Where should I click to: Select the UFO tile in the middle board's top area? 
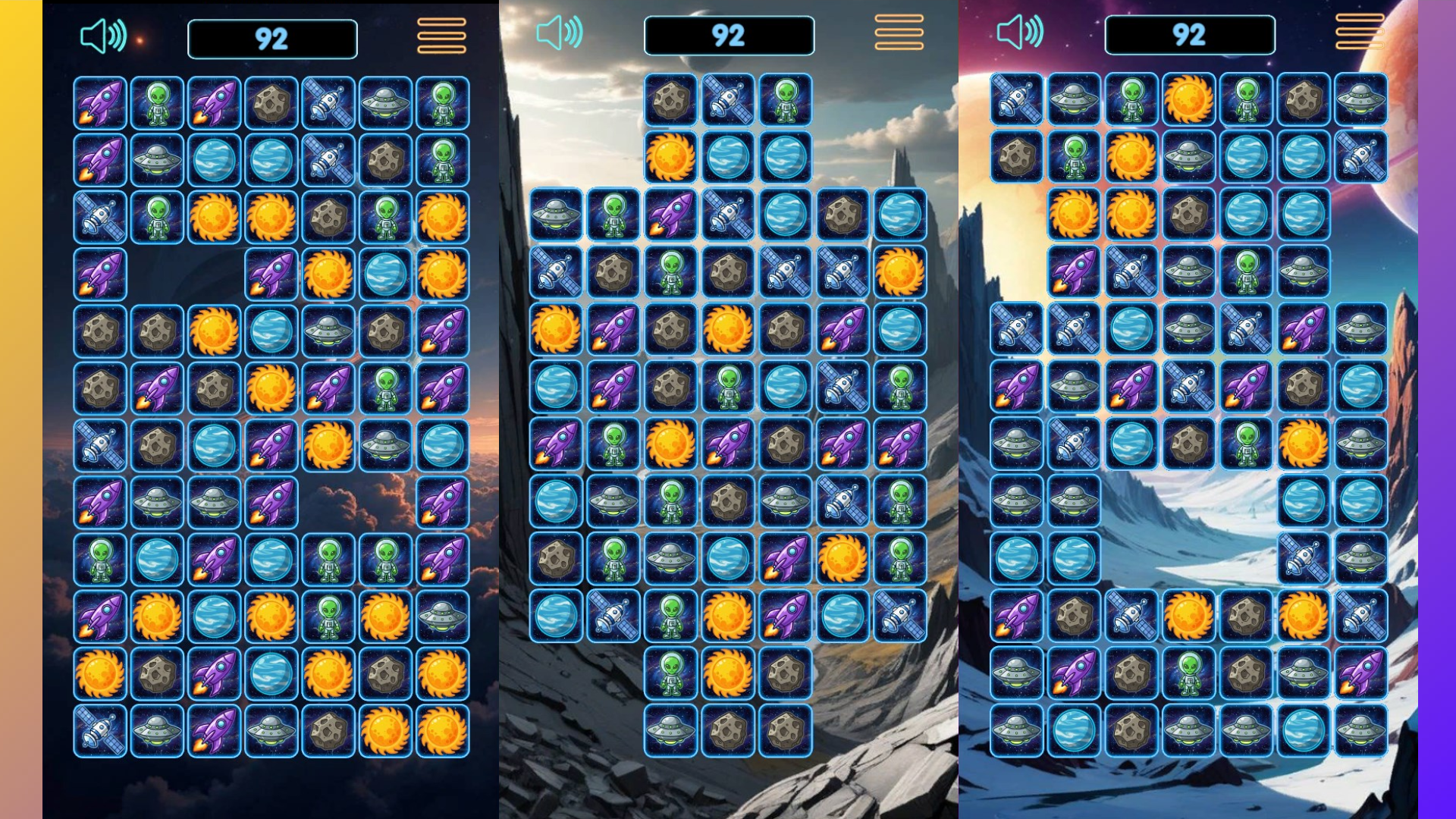[x=554, y=215]
